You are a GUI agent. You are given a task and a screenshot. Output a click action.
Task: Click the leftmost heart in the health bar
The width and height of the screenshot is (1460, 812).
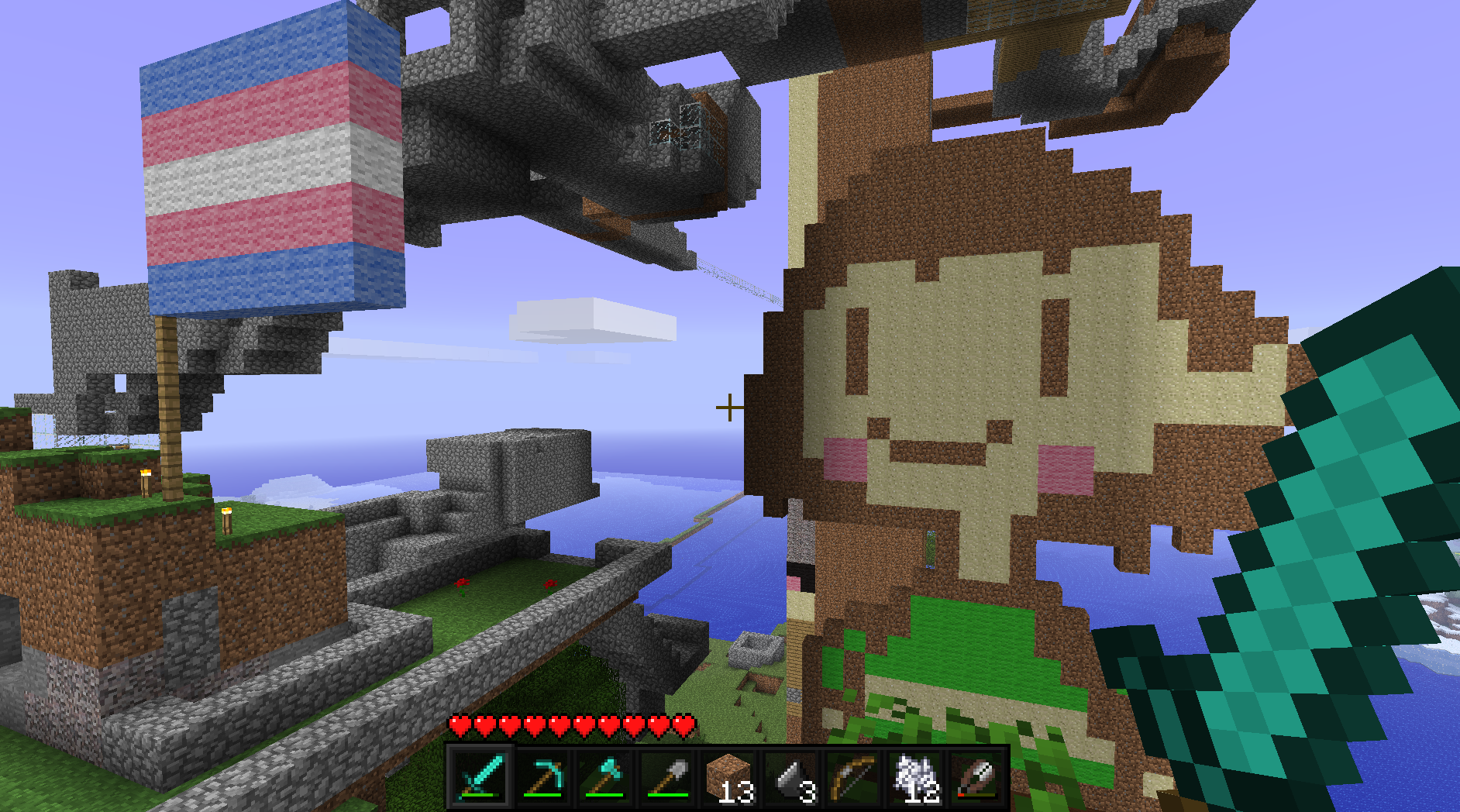(x=459, y=727)
